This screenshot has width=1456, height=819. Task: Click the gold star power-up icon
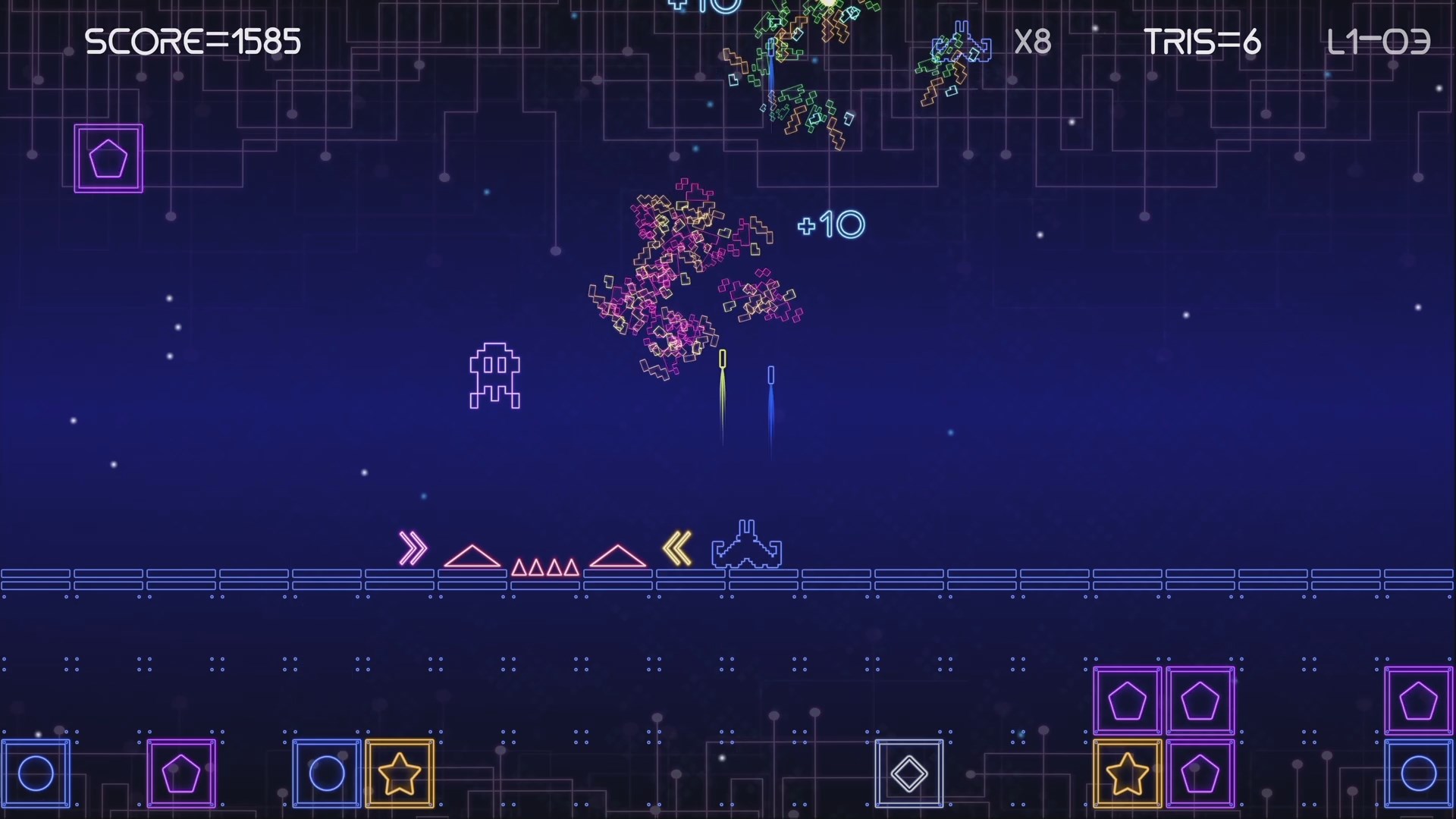pos(400,773)
